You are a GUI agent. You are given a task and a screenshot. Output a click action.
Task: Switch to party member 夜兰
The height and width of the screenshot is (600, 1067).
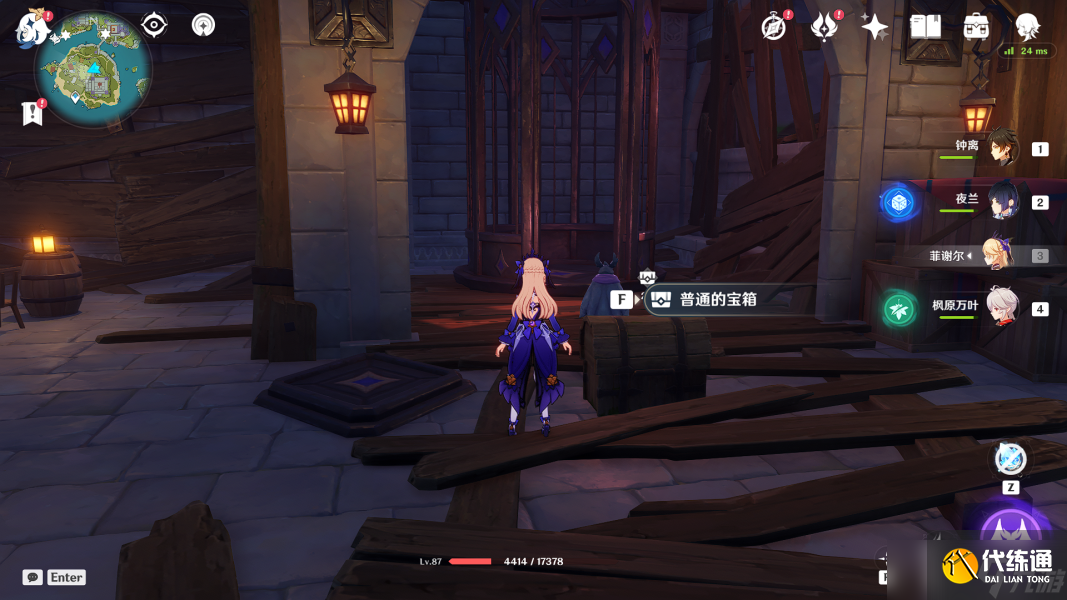(1001, 201)
